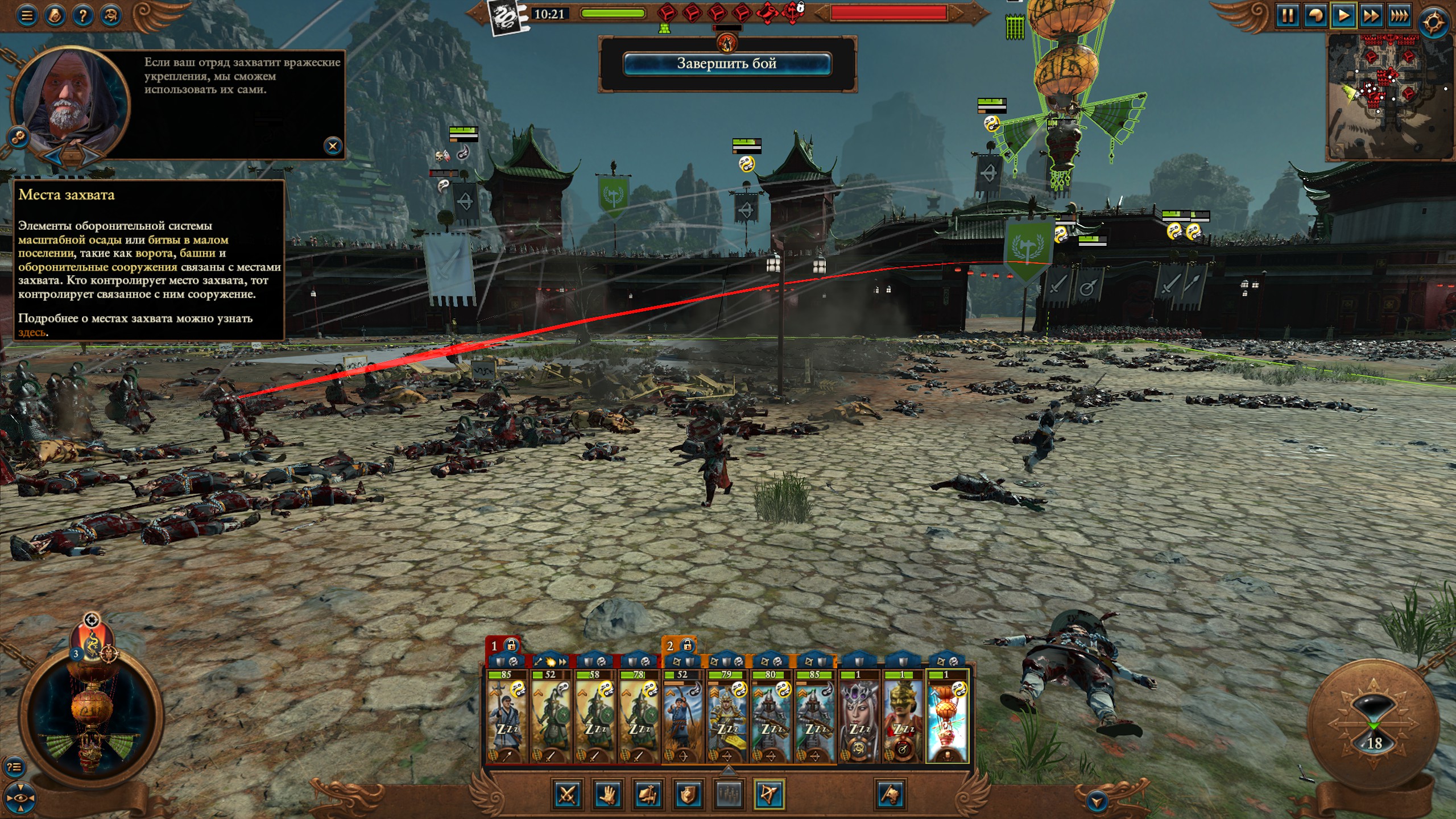1456x819 pixels.
Task: Activate the halt hand order button
Action: (607, 794)
